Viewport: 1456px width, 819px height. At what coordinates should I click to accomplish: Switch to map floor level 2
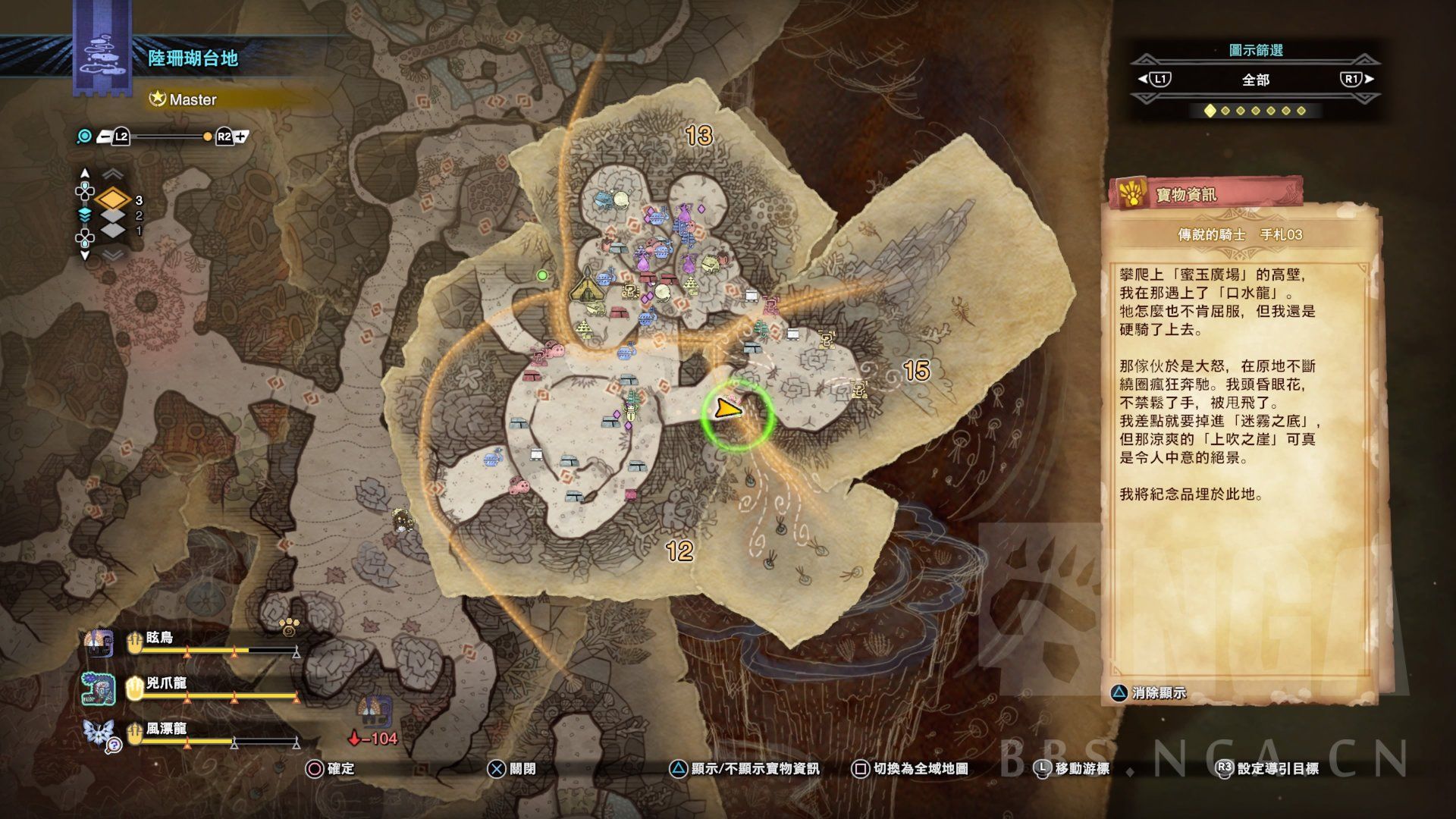pyautogui.click(x=113, y=216)
